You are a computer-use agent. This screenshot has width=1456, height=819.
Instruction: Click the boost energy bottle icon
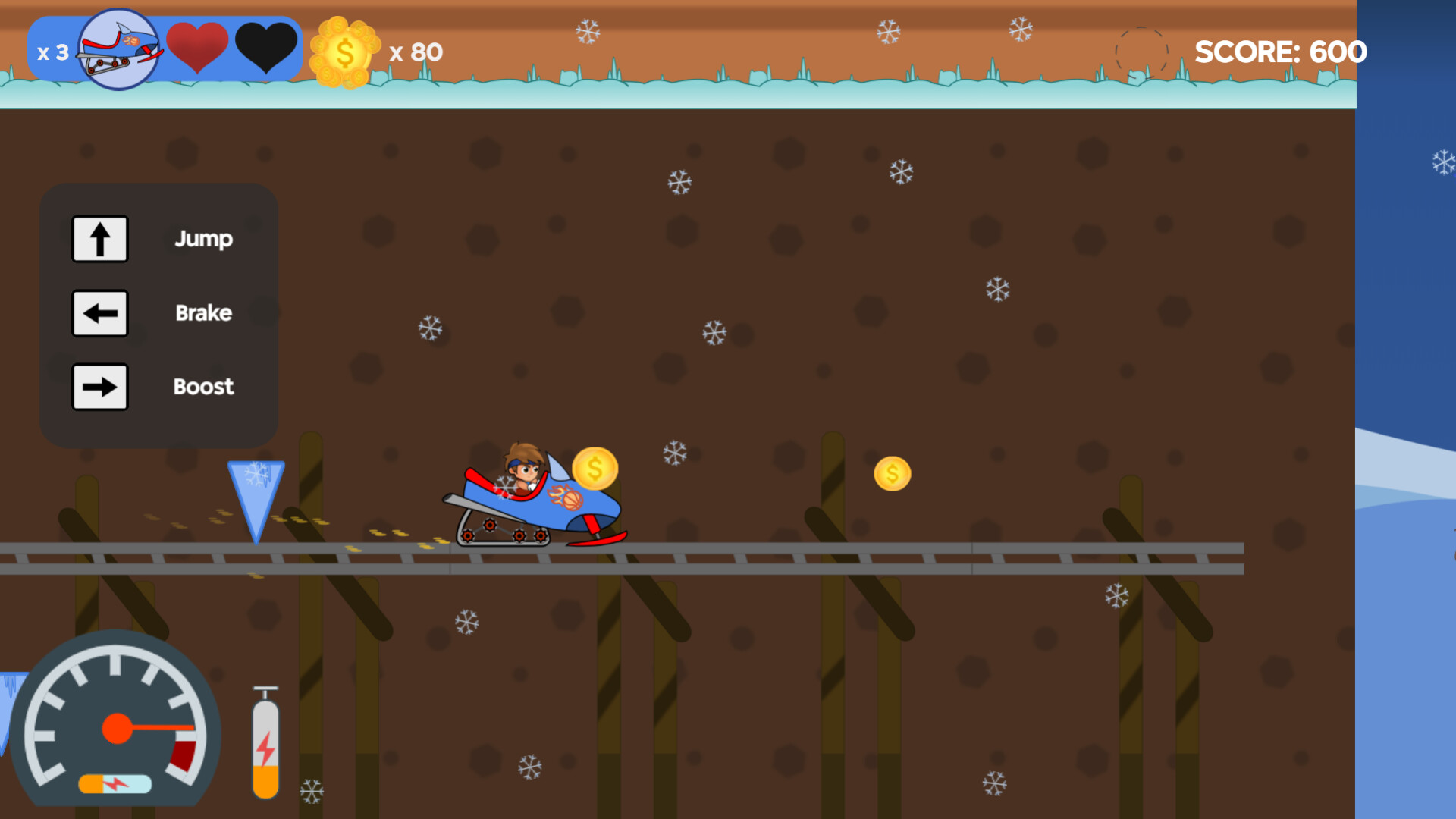(265, 739)
